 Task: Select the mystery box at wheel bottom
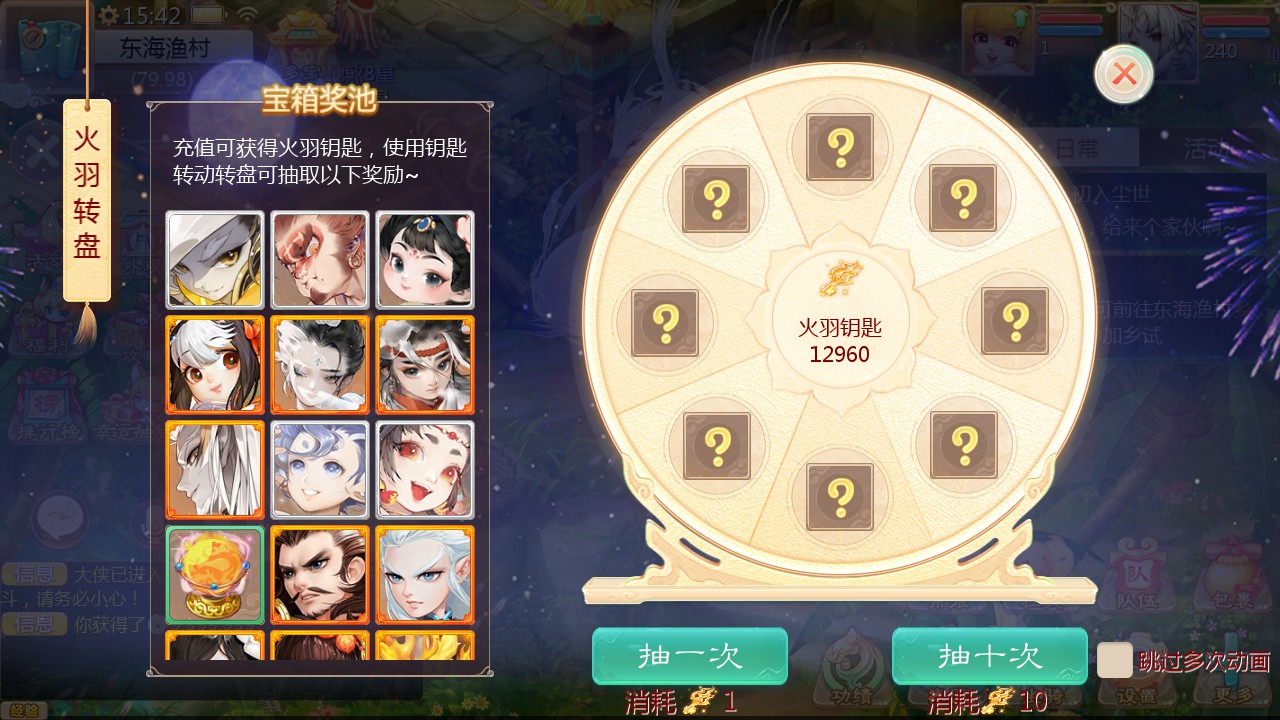tap(840, 496)
